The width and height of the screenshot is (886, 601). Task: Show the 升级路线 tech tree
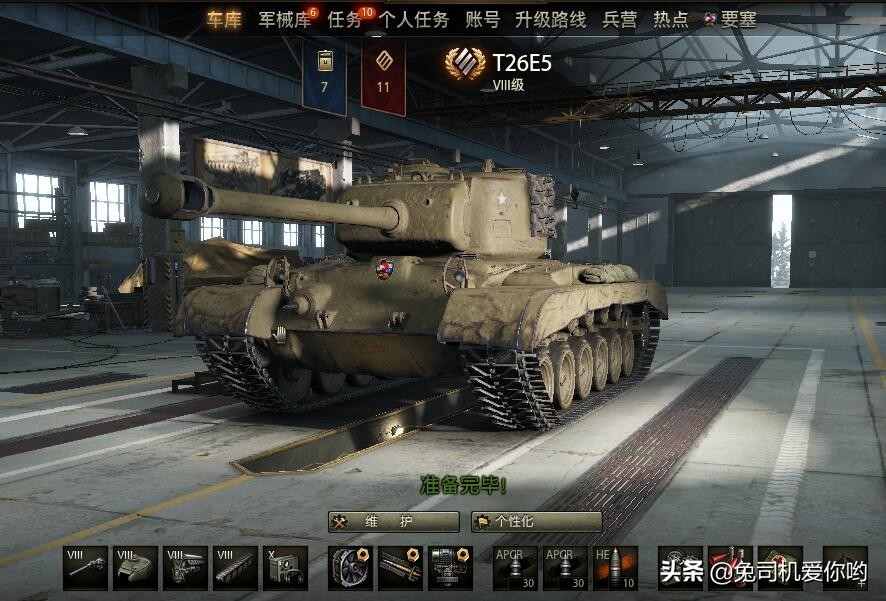[x=550, y=20]
